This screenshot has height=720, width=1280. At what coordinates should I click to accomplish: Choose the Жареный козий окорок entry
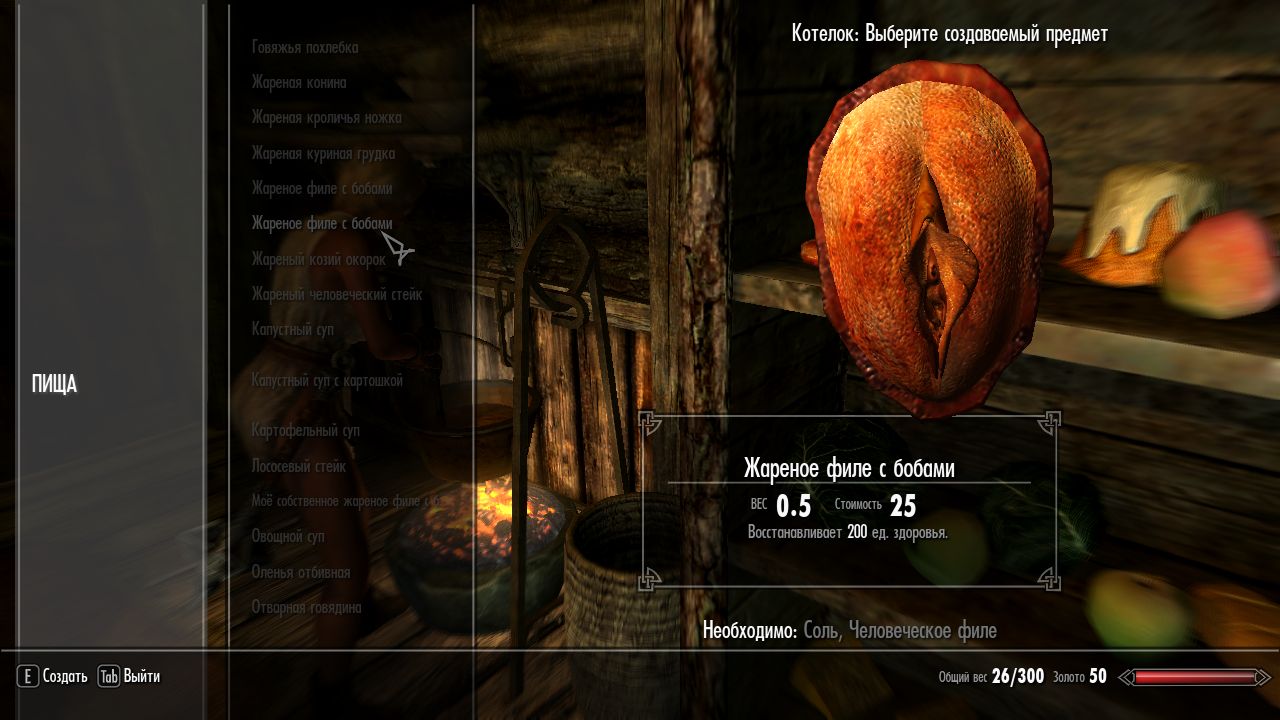click(x=318, y=259)
